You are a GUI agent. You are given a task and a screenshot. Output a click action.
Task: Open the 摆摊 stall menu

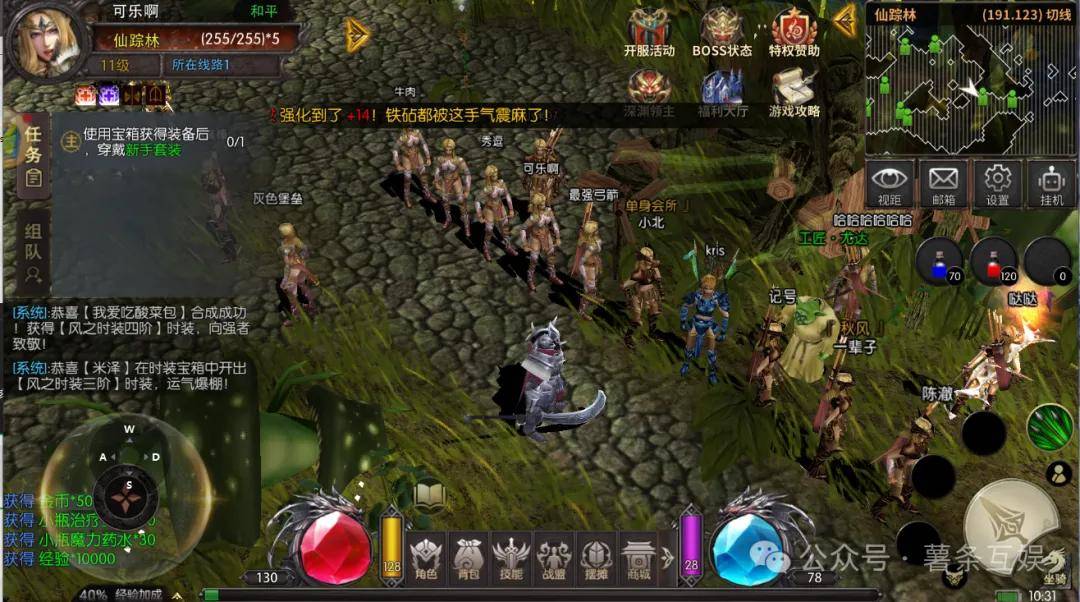pyautogui.click(x=595, y=558)
